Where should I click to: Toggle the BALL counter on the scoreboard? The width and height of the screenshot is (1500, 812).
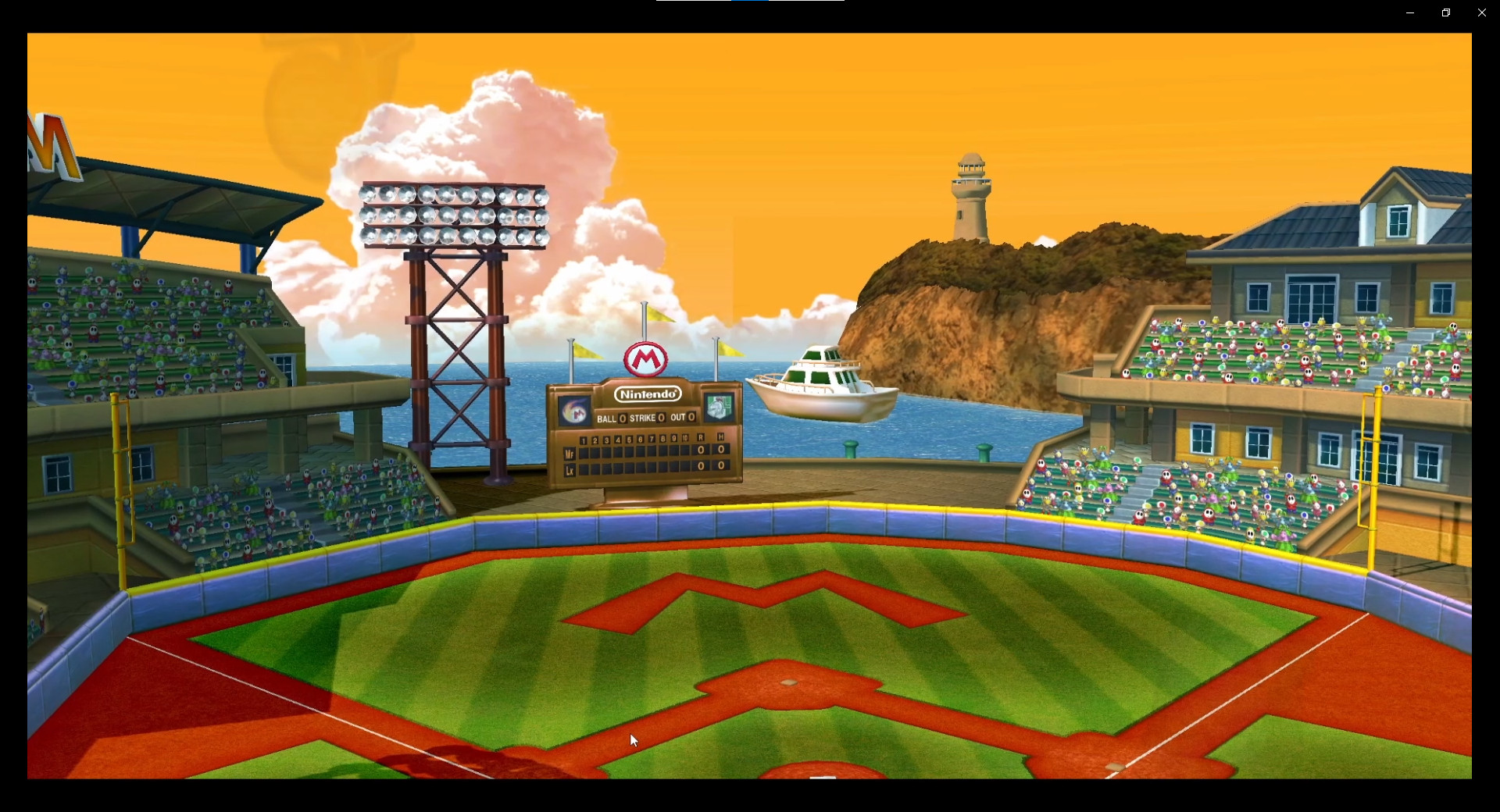(623, 418)
